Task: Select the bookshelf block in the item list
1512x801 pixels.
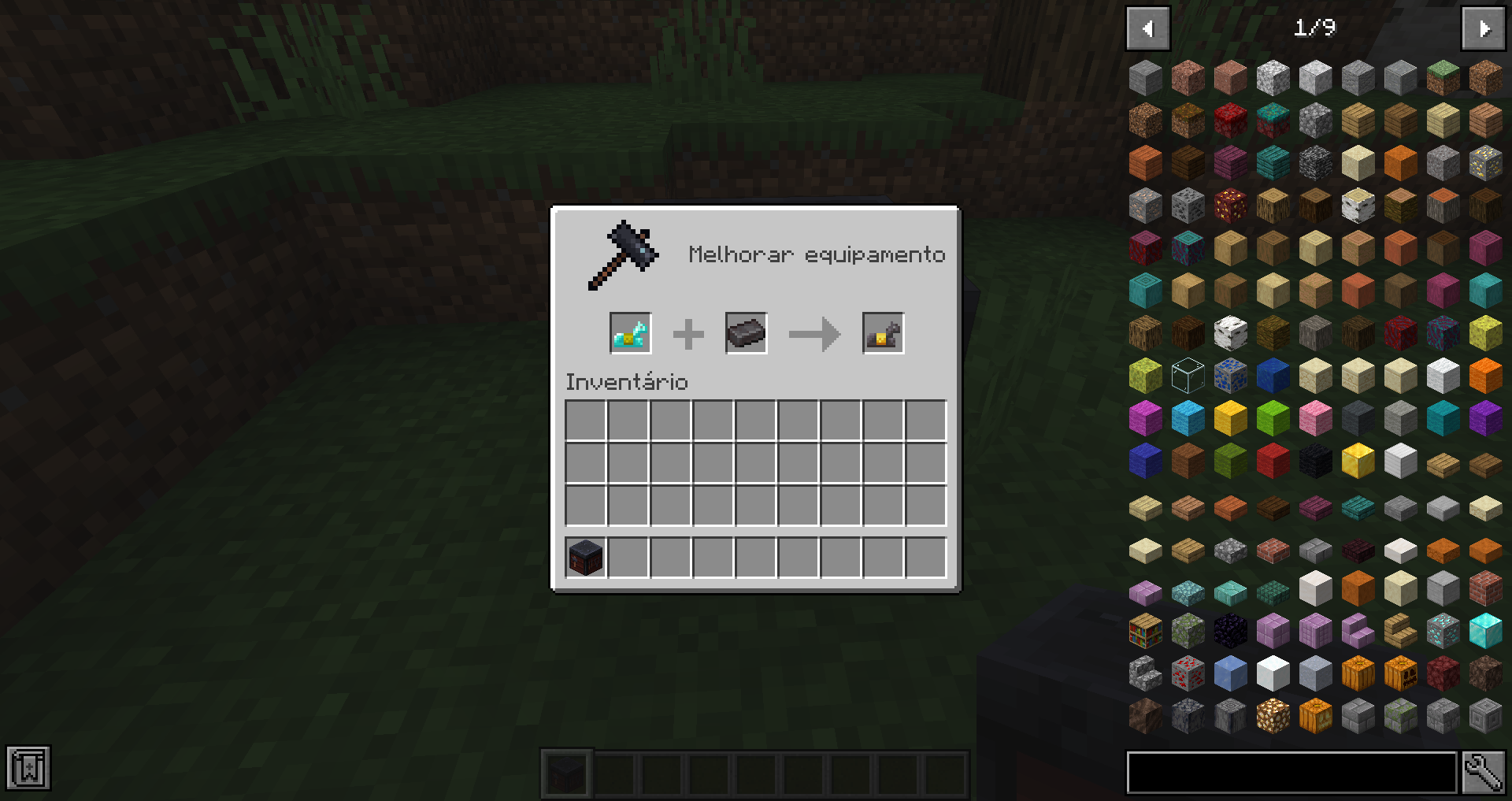Action: [x=1146, y=631]
